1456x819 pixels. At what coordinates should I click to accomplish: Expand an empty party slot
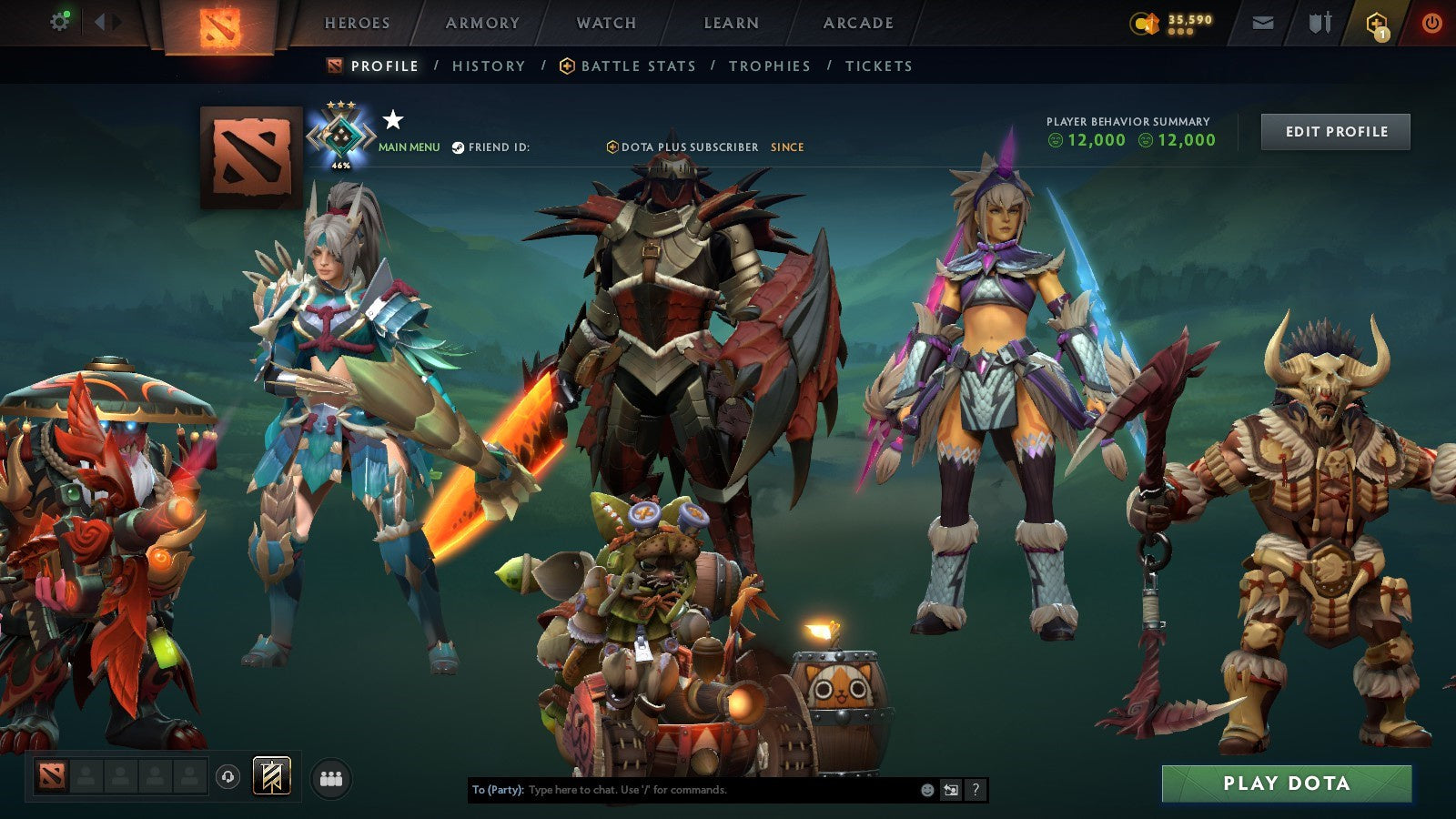tap(86, 775)
